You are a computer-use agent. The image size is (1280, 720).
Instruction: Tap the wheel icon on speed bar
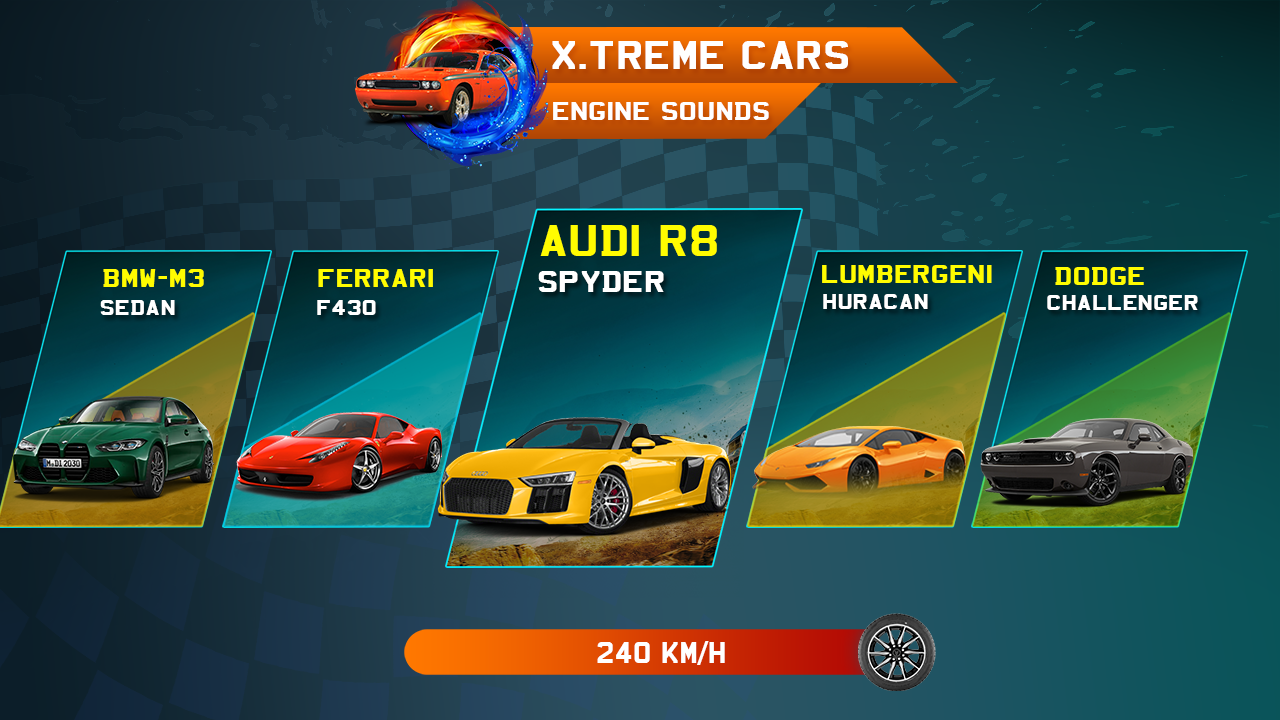click(896, 653)
